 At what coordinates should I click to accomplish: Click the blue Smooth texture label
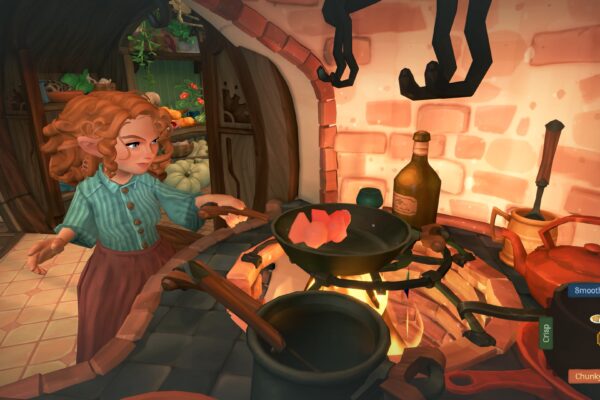(x=585, y=291)
